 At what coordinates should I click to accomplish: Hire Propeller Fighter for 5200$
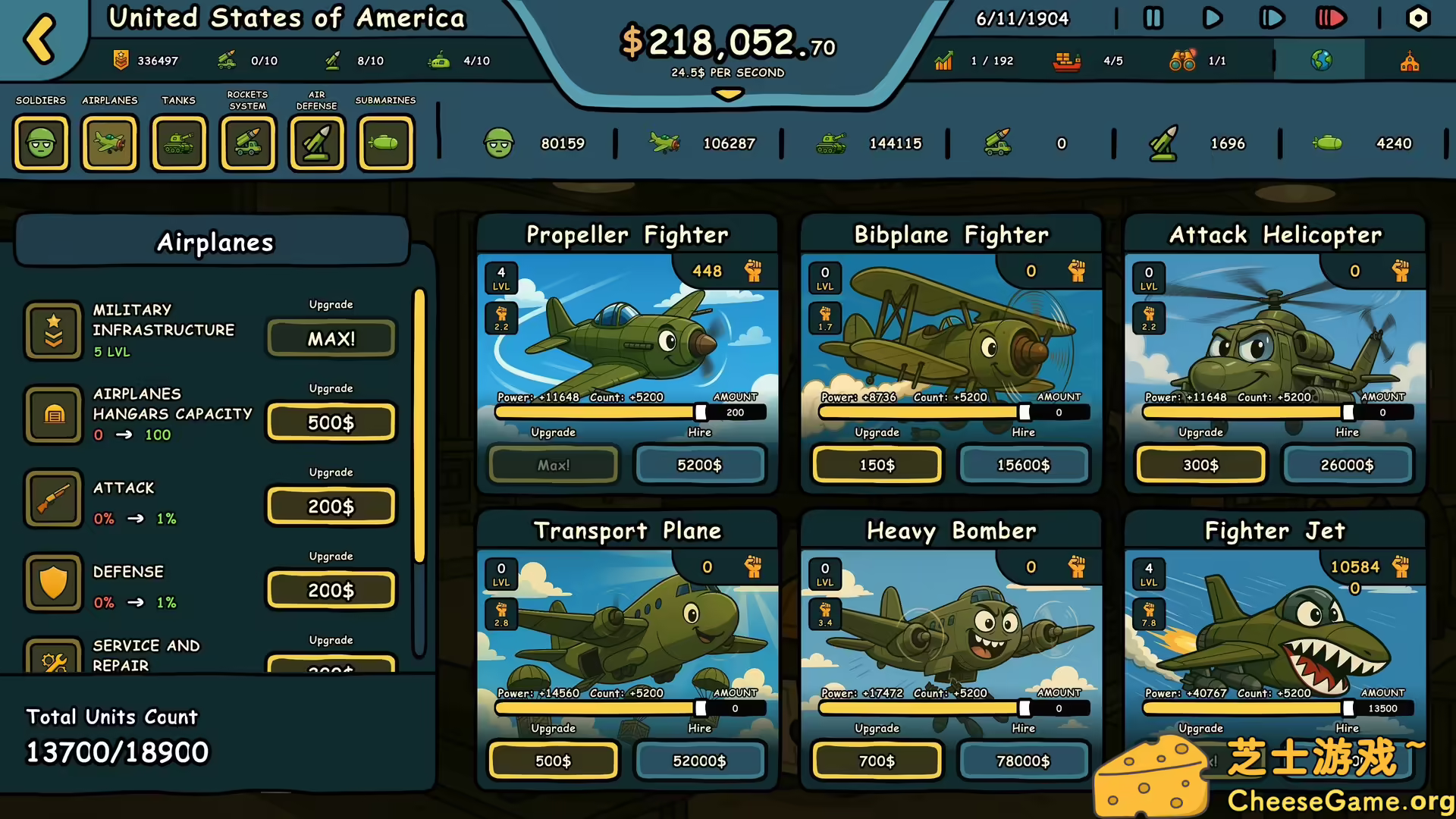[699, 465]
